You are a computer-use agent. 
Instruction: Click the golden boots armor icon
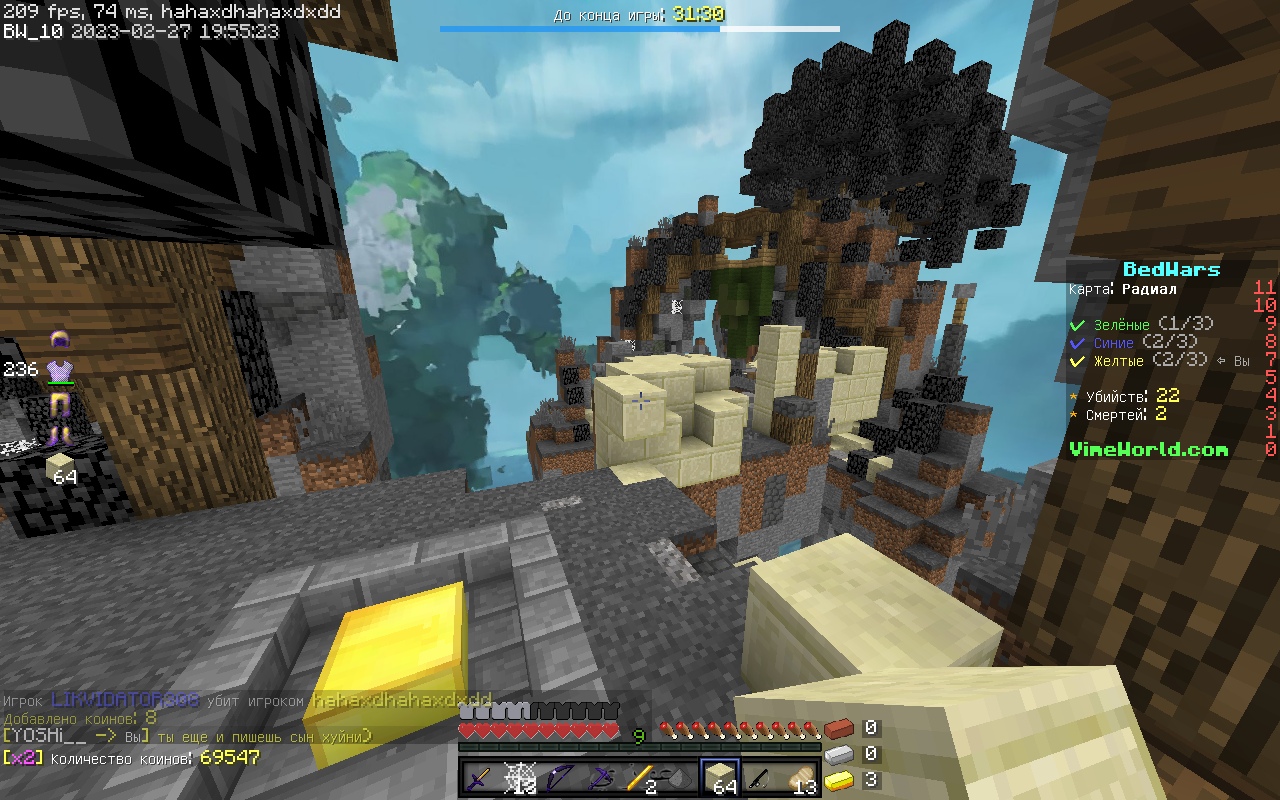tap(60, 434)
